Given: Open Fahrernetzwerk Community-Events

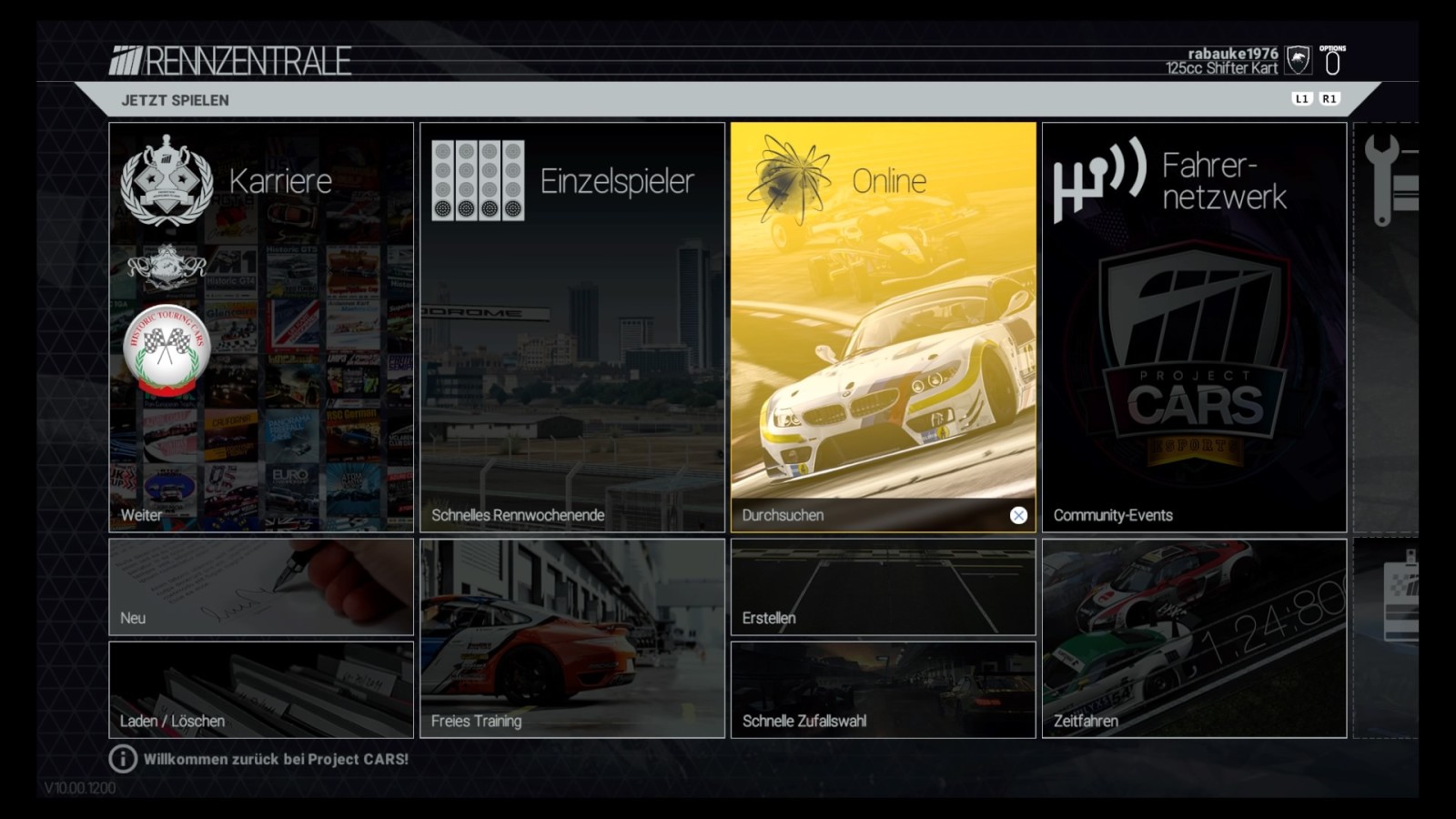Looking at the screenshot, I should pos(1194,327).
